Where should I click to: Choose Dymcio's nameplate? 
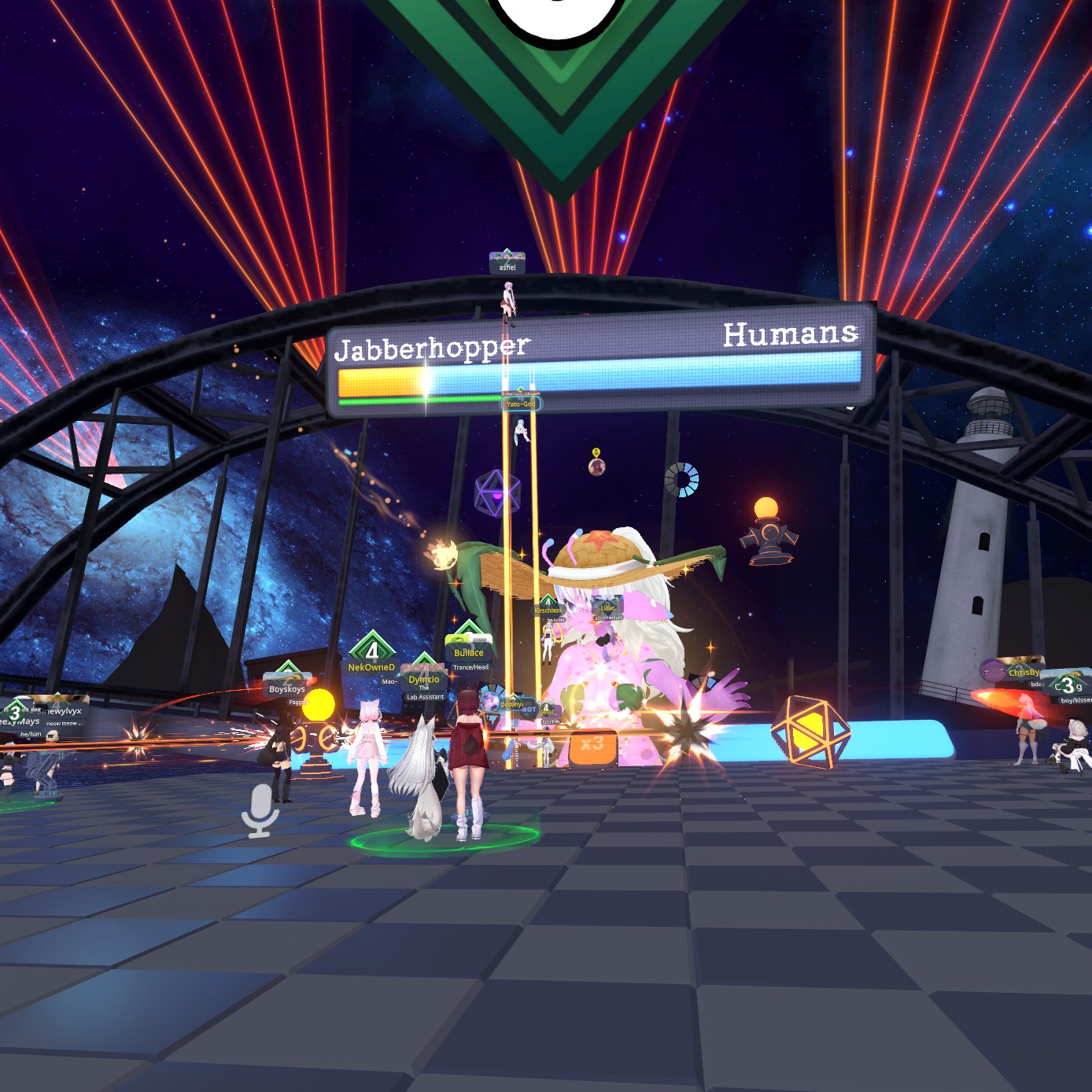pyautogui.click(x=424, y=680)
